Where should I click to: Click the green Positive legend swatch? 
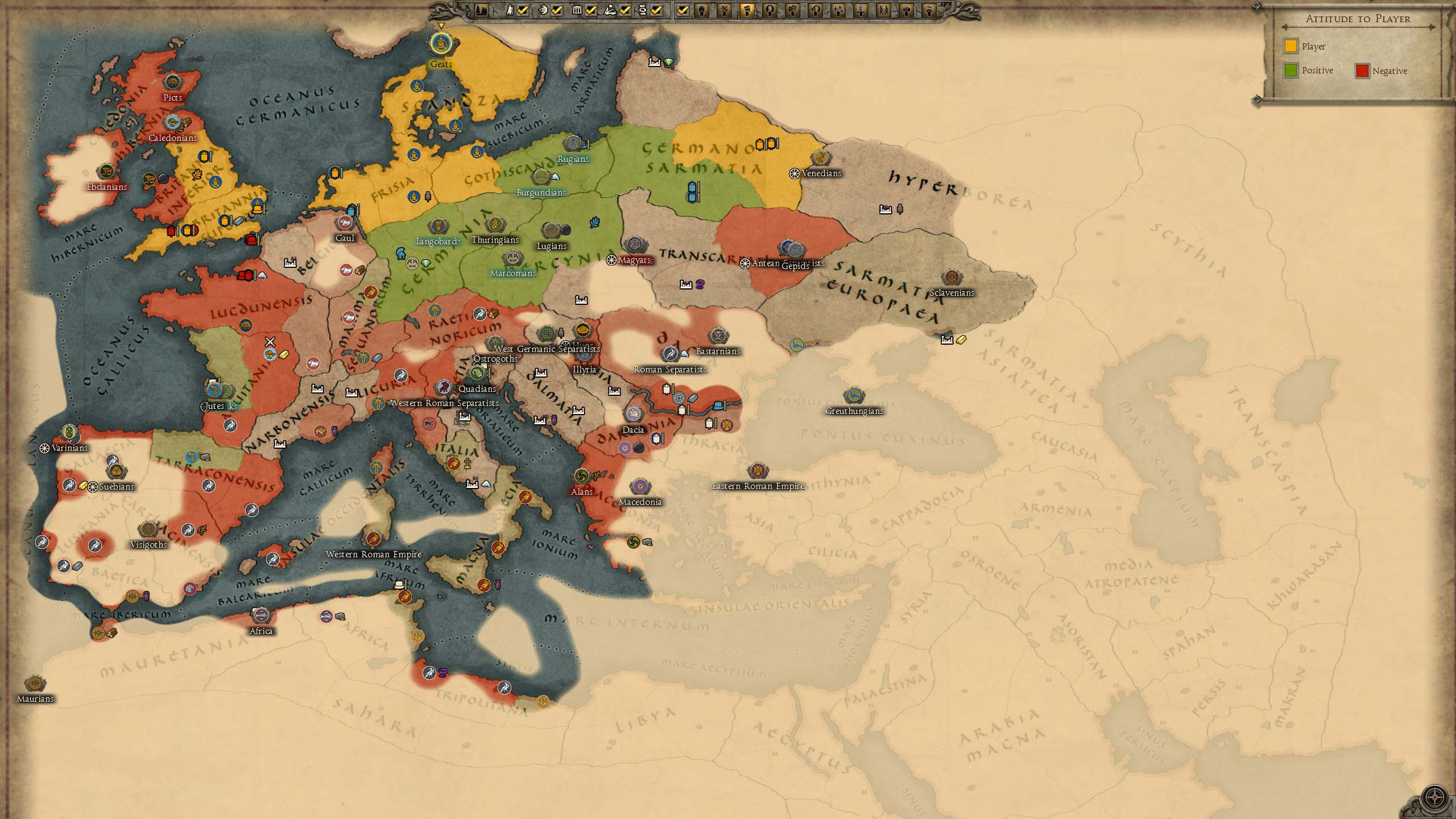point(1290,71)
